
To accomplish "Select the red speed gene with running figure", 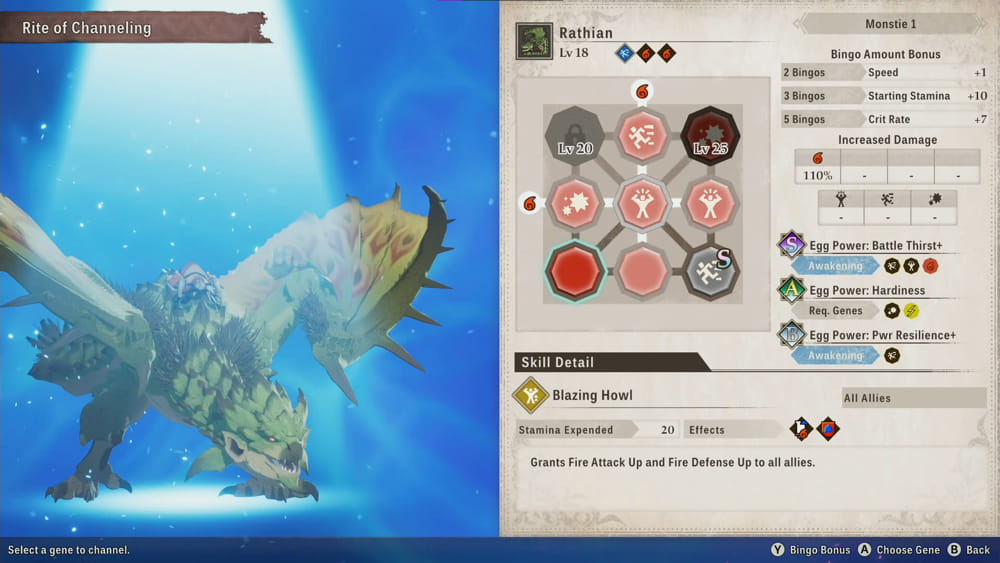I will [x=642, y=136].
